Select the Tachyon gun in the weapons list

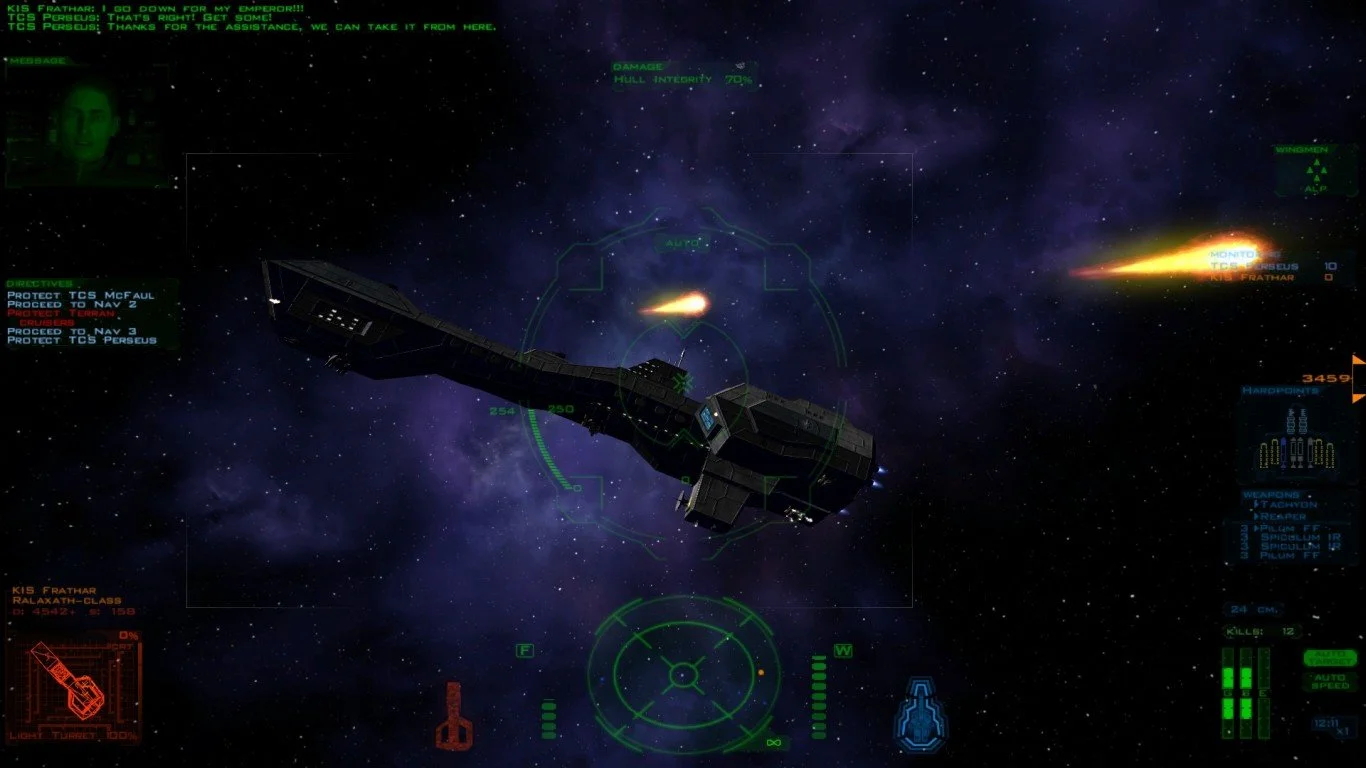click(x=1286, y=505)
